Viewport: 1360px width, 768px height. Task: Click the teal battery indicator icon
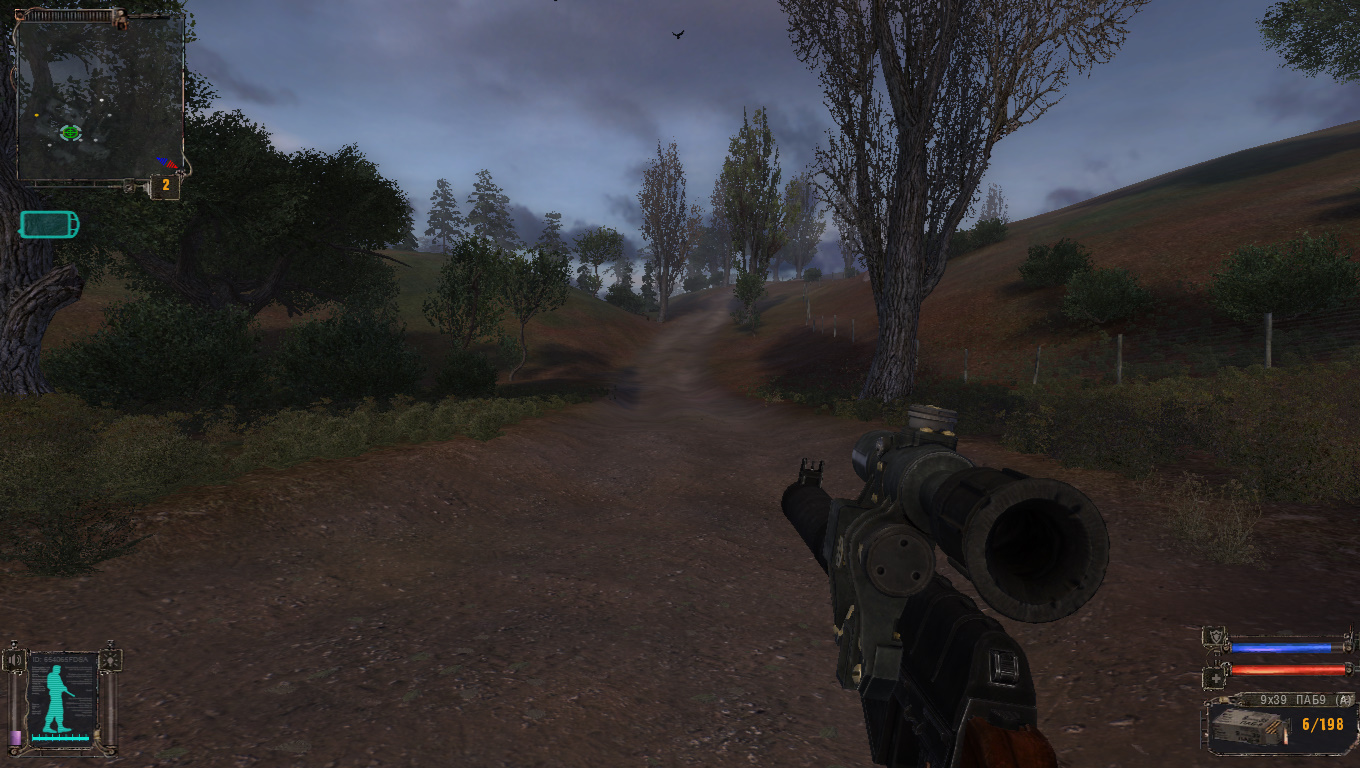pos(50,225)
